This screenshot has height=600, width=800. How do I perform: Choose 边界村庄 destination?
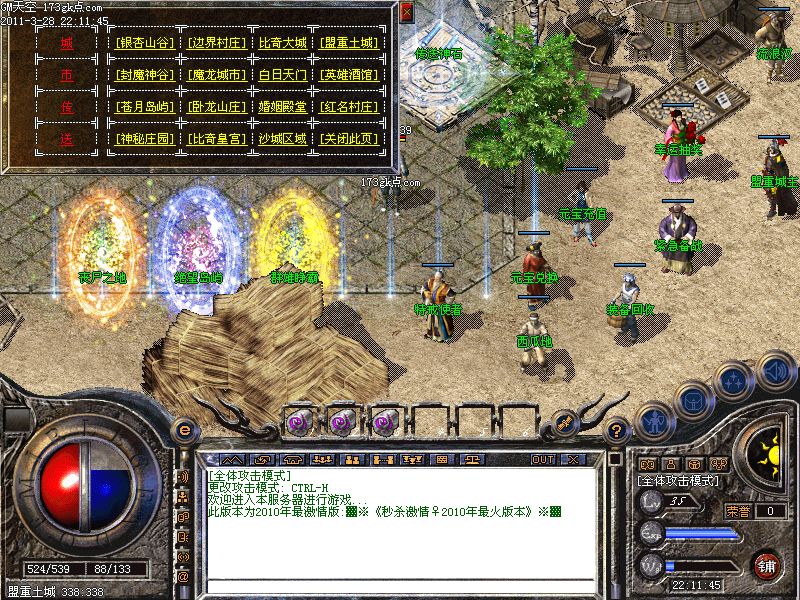214,44
